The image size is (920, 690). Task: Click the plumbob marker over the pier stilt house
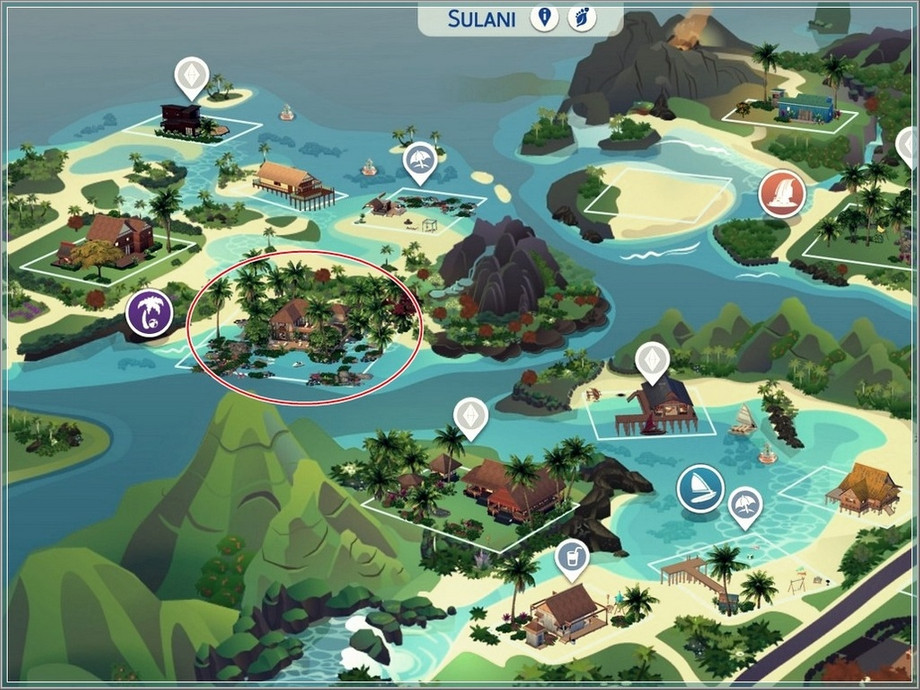(652, 359)
